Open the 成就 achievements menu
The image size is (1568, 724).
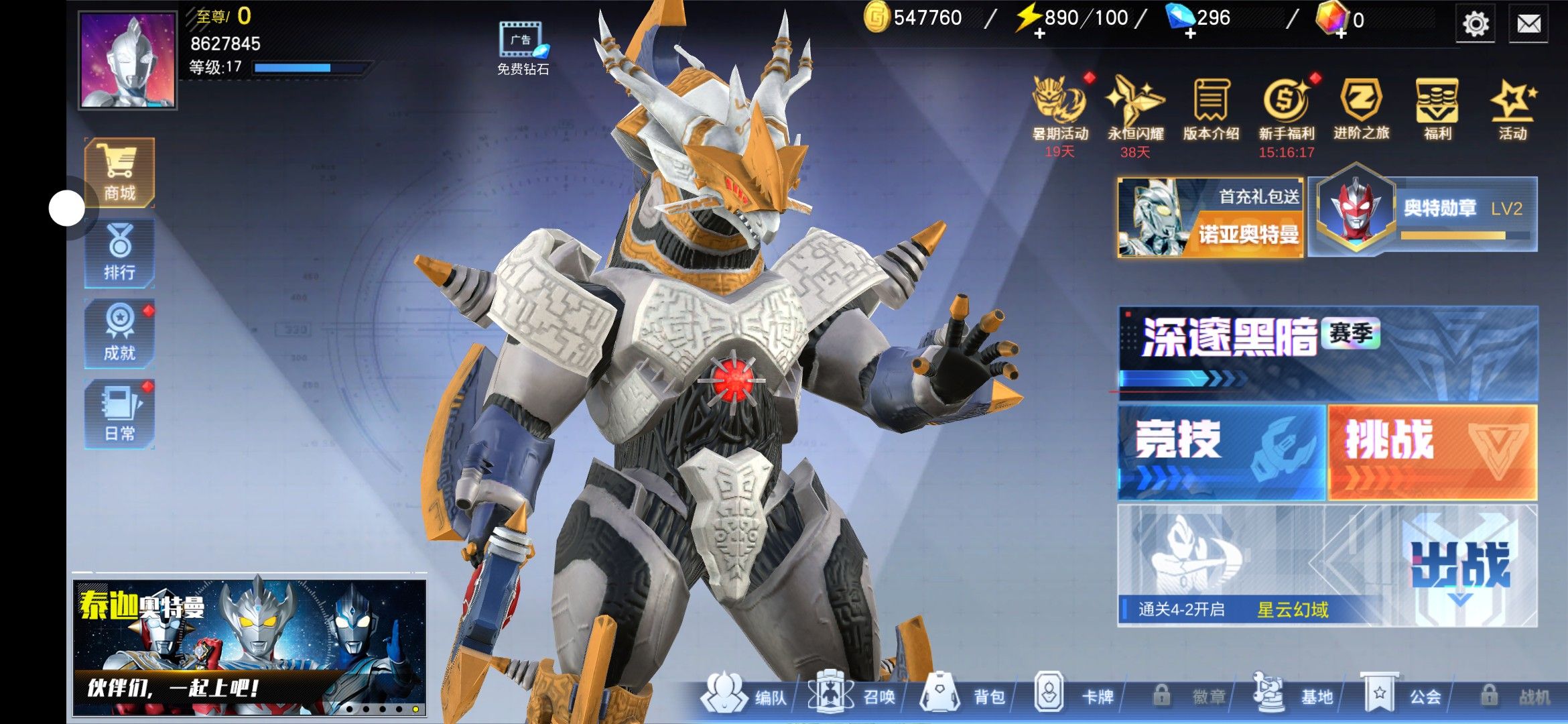pos(119,334)
